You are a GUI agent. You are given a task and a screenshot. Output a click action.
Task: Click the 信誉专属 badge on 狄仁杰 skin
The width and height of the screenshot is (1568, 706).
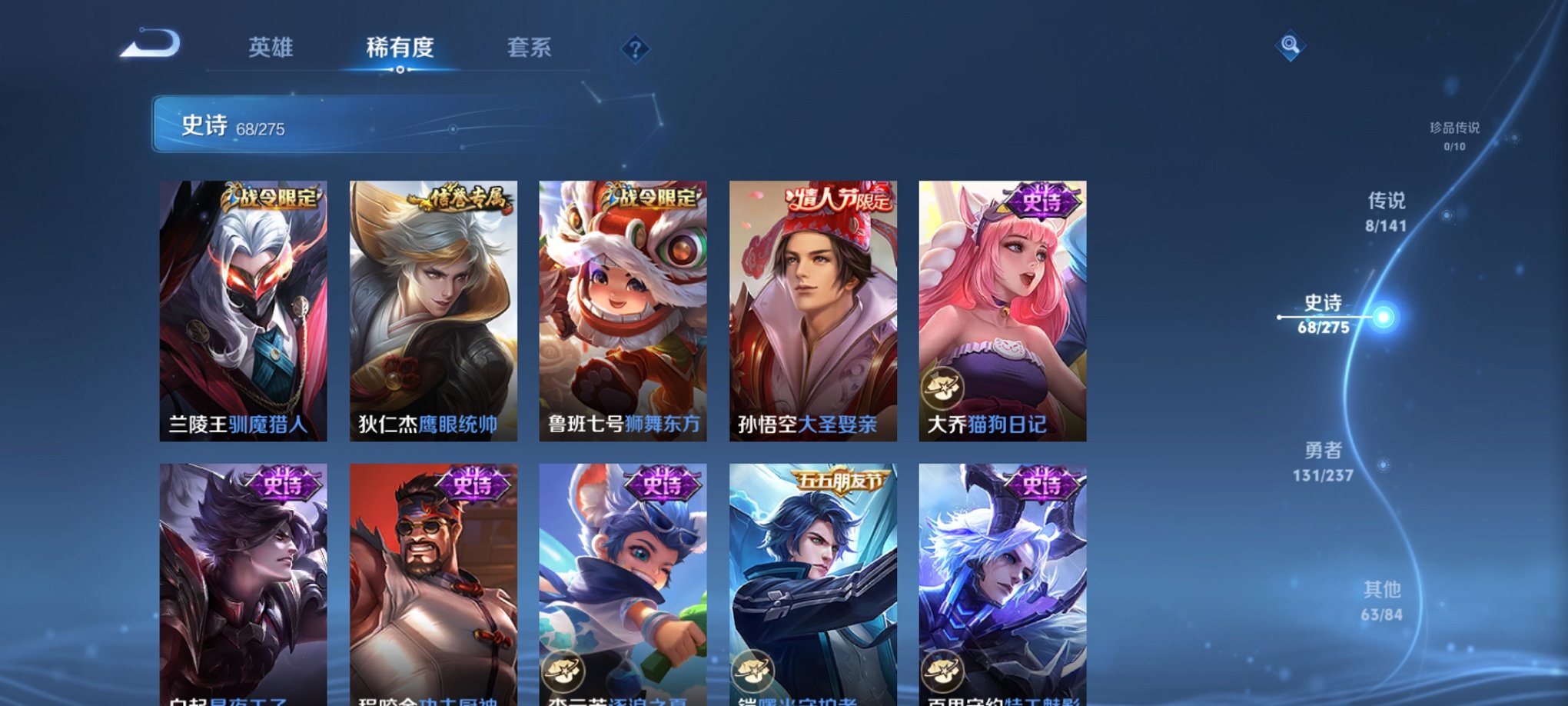pyautogui.click(x=461, y=200)
